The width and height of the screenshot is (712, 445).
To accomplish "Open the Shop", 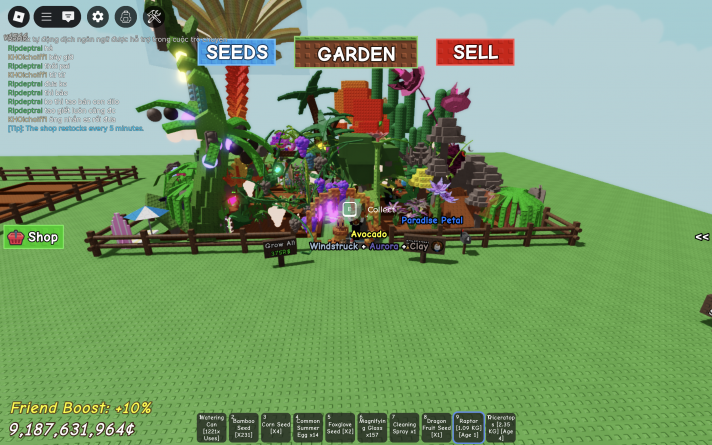I will (34, 237).
